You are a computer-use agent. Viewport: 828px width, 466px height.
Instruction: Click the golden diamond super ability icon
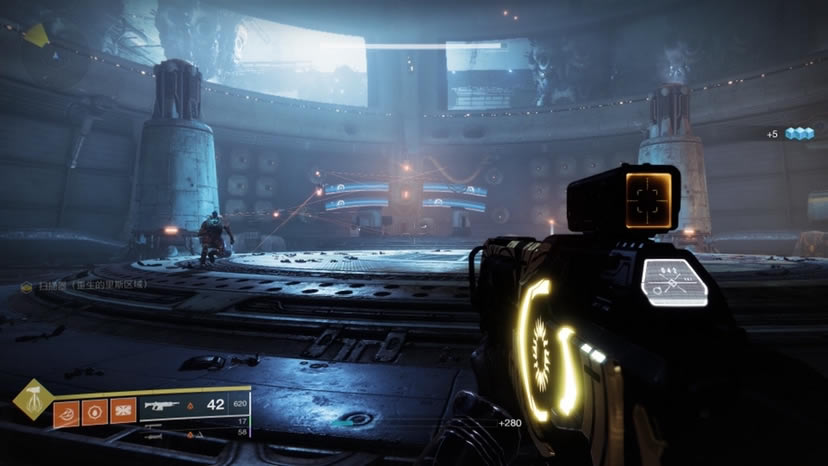pos(33,399)
